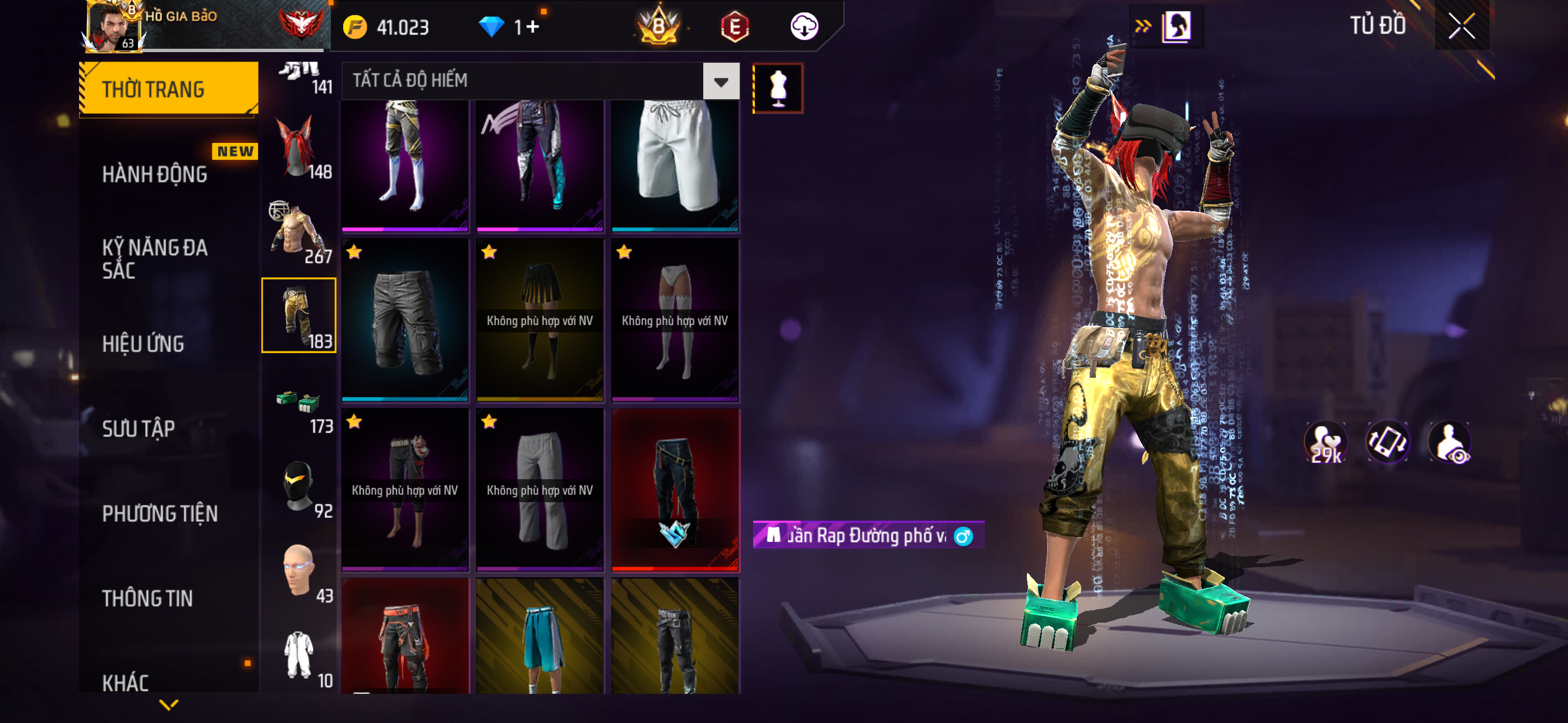This screenshot has width=1568, height=723.
Task: Choose the white shorts item
Action: tap(675, 164)
